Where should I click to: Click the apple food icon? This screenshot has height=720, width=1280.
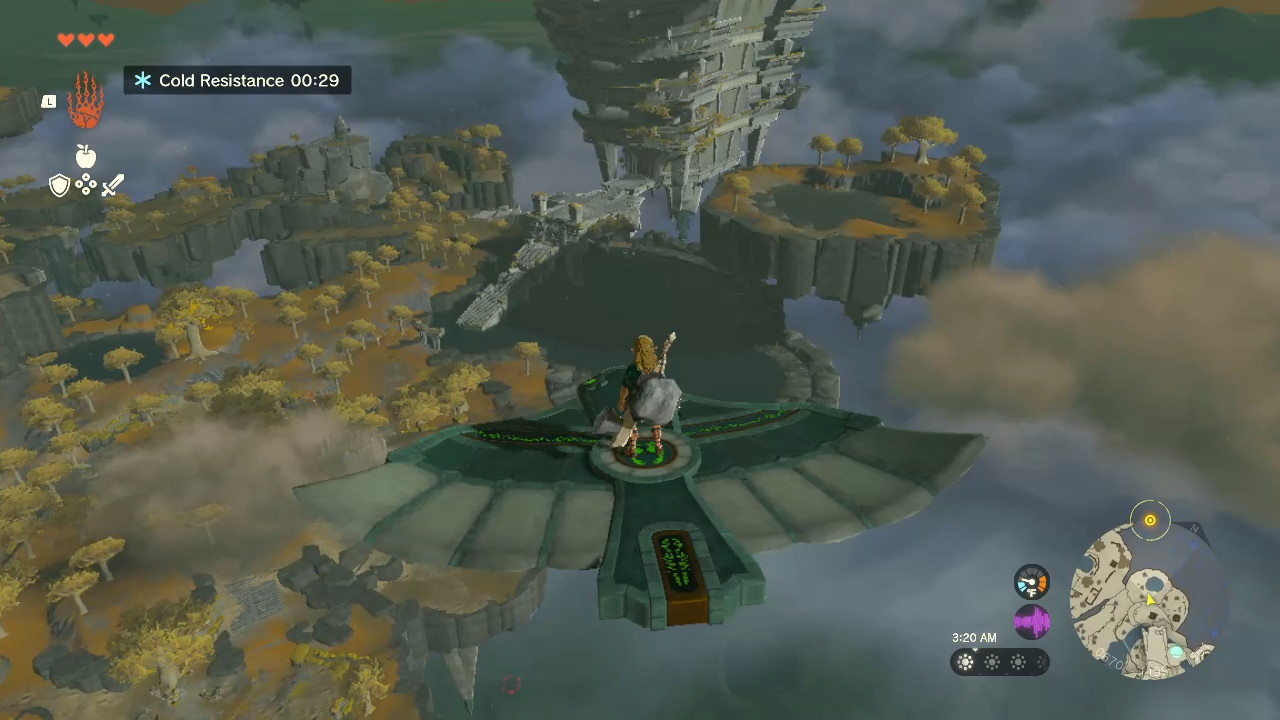click(x=85, y=157)
